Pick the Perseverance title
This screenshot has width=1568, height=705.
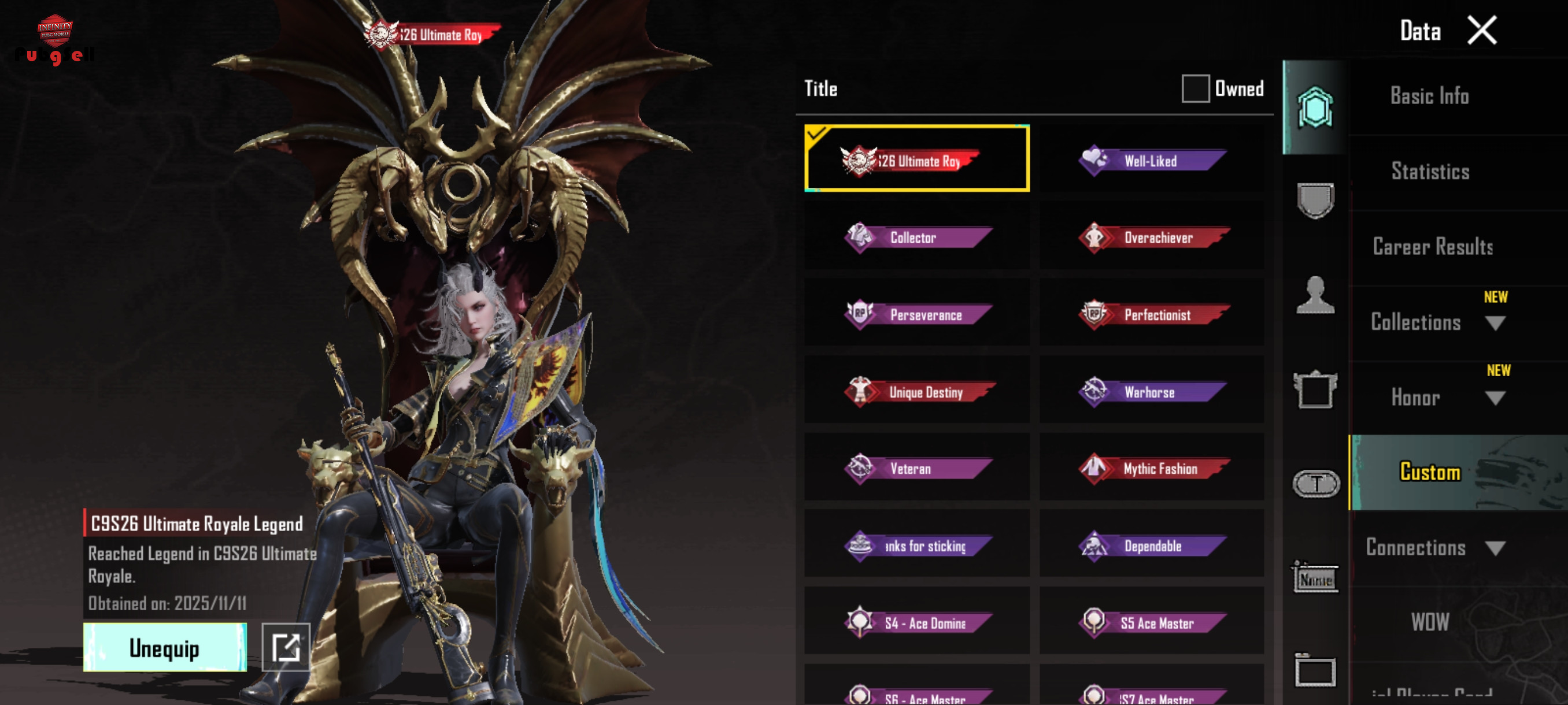pyautogui.click(x=917, y=314)
